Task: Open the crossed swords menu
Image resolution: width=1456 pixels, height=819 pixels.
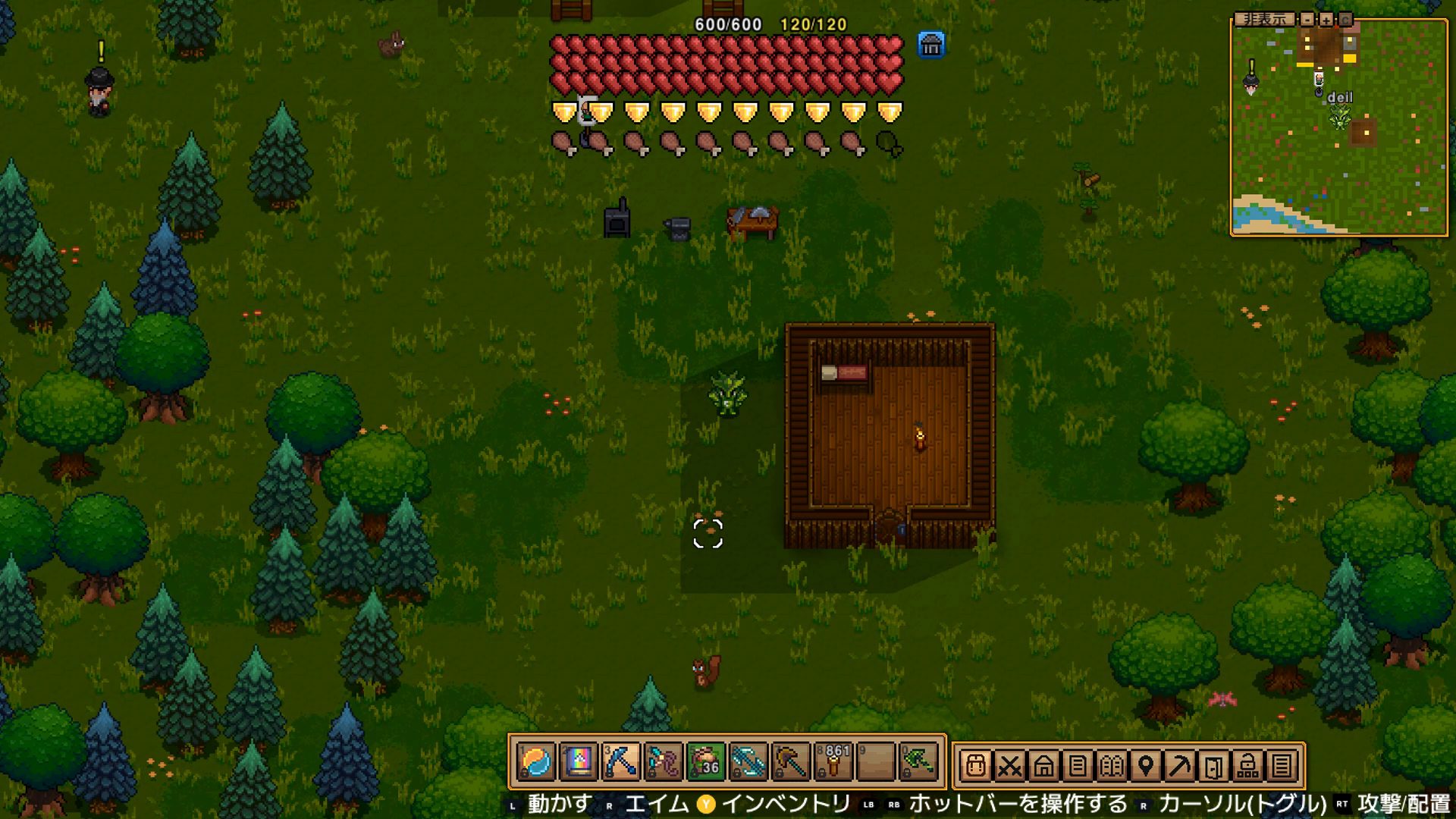Action: [1009, 766]
